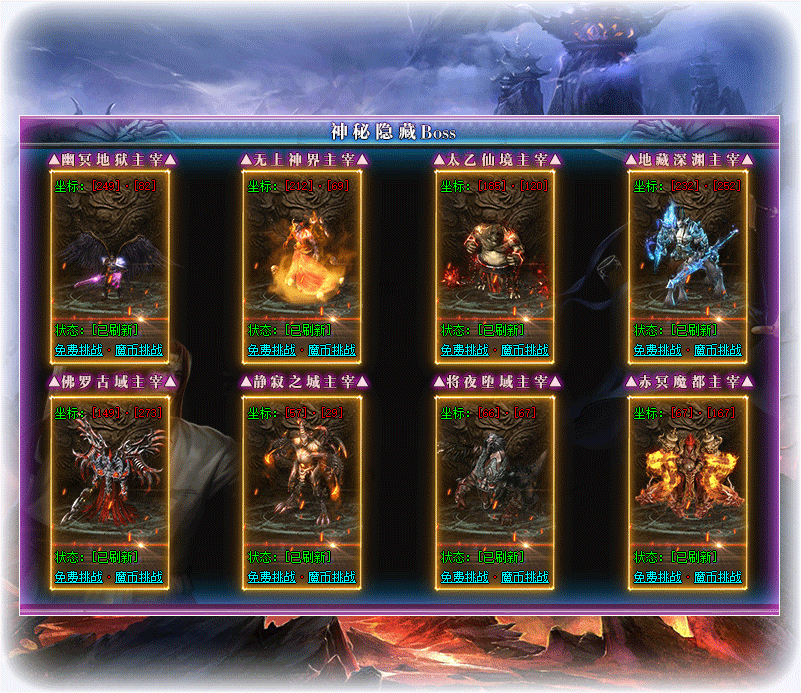Image resolution: width=801 pixels, height=693 pixels.
Task: Choose 免费挑战 for 佛罗古域主宰
Action: pos(78,577)
